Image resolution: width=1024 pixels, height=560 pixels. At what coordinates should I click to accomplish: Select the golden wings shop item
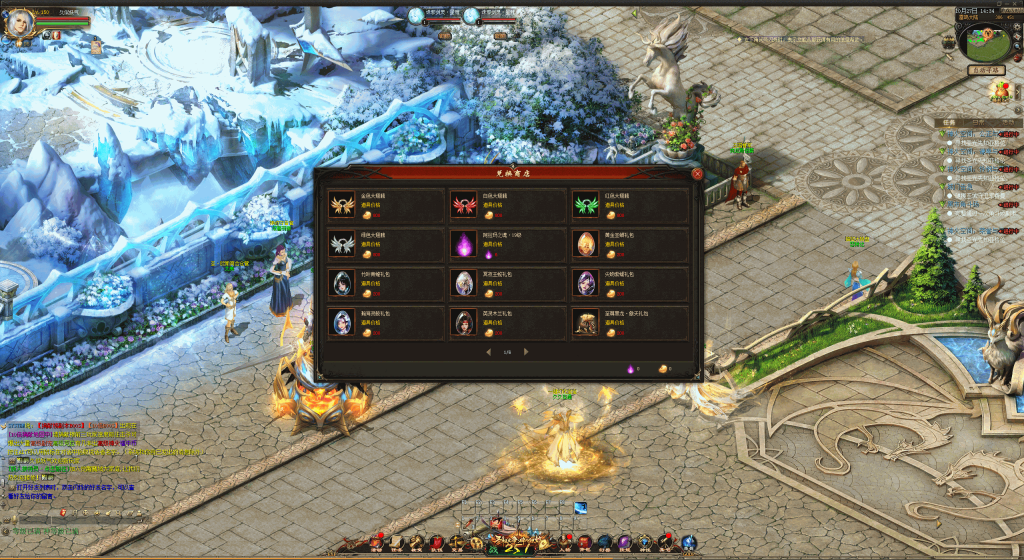pyautogui.click(x=342, y=205)
